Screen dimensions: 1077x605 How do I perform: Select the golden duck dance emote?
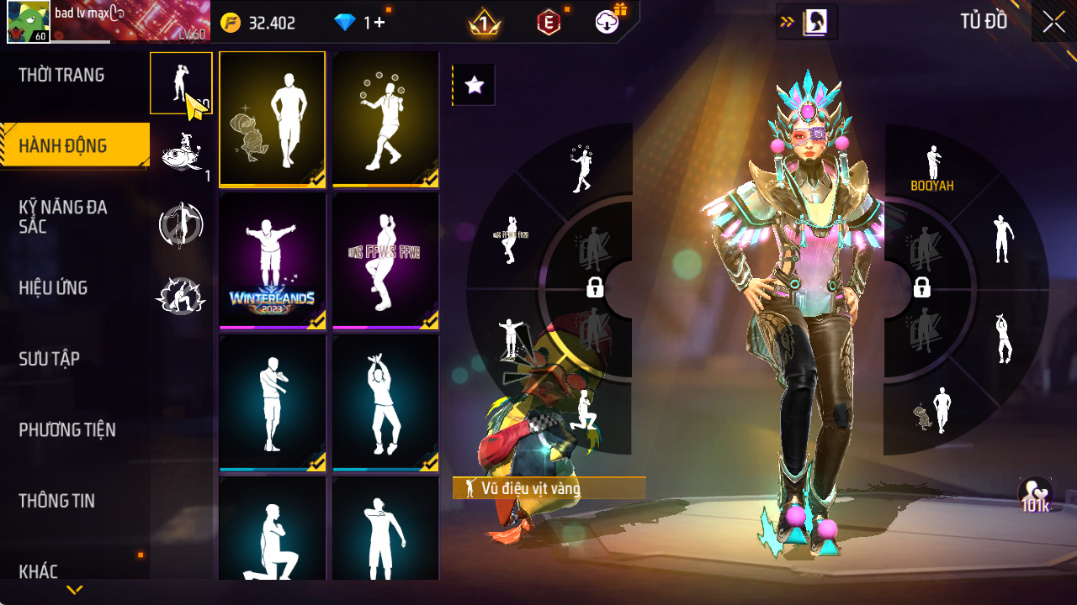tap(272, 118)
